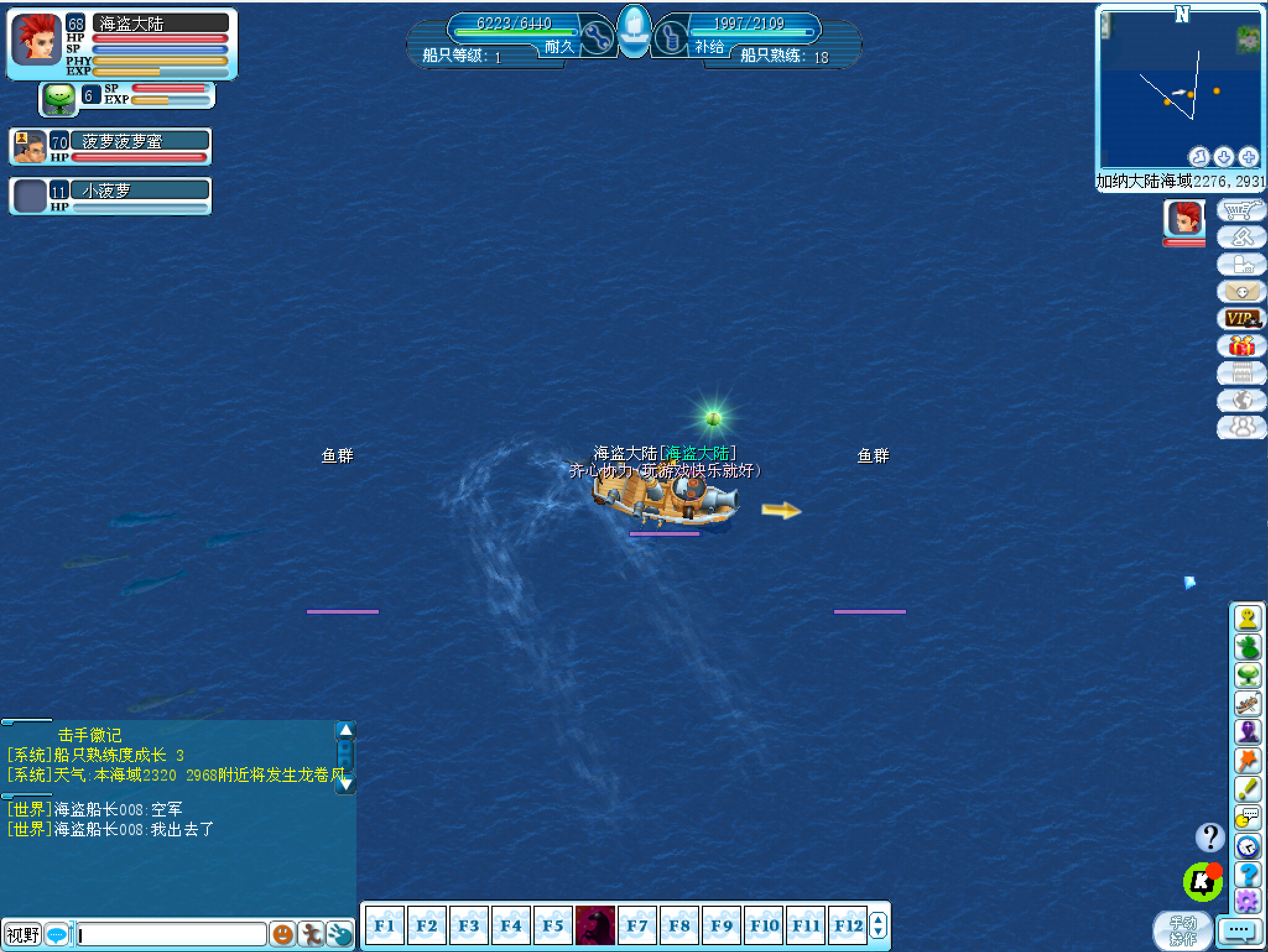
Task: Open the item mall shopping cart
Action: [x=1242, y=210]
